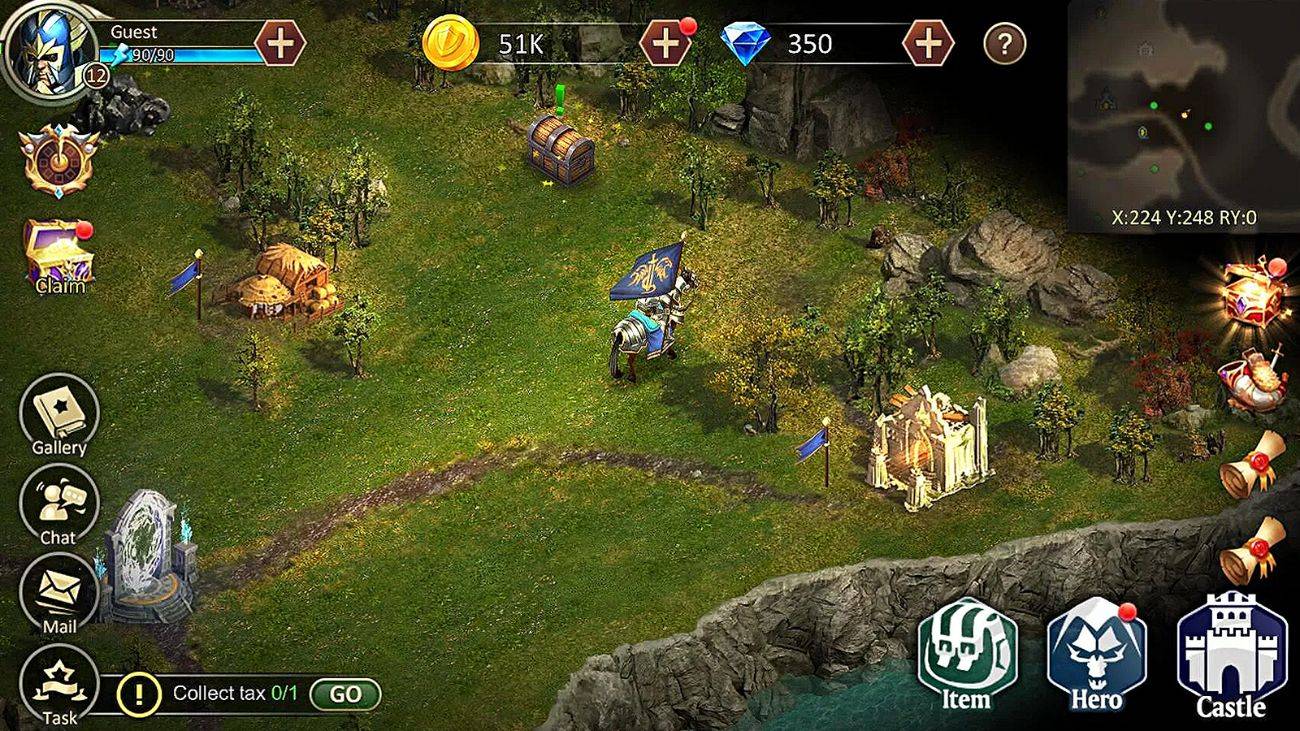1300x731 pixels.
Task: Collect the glowing treasure chest on map
Action: pos(561,150)
